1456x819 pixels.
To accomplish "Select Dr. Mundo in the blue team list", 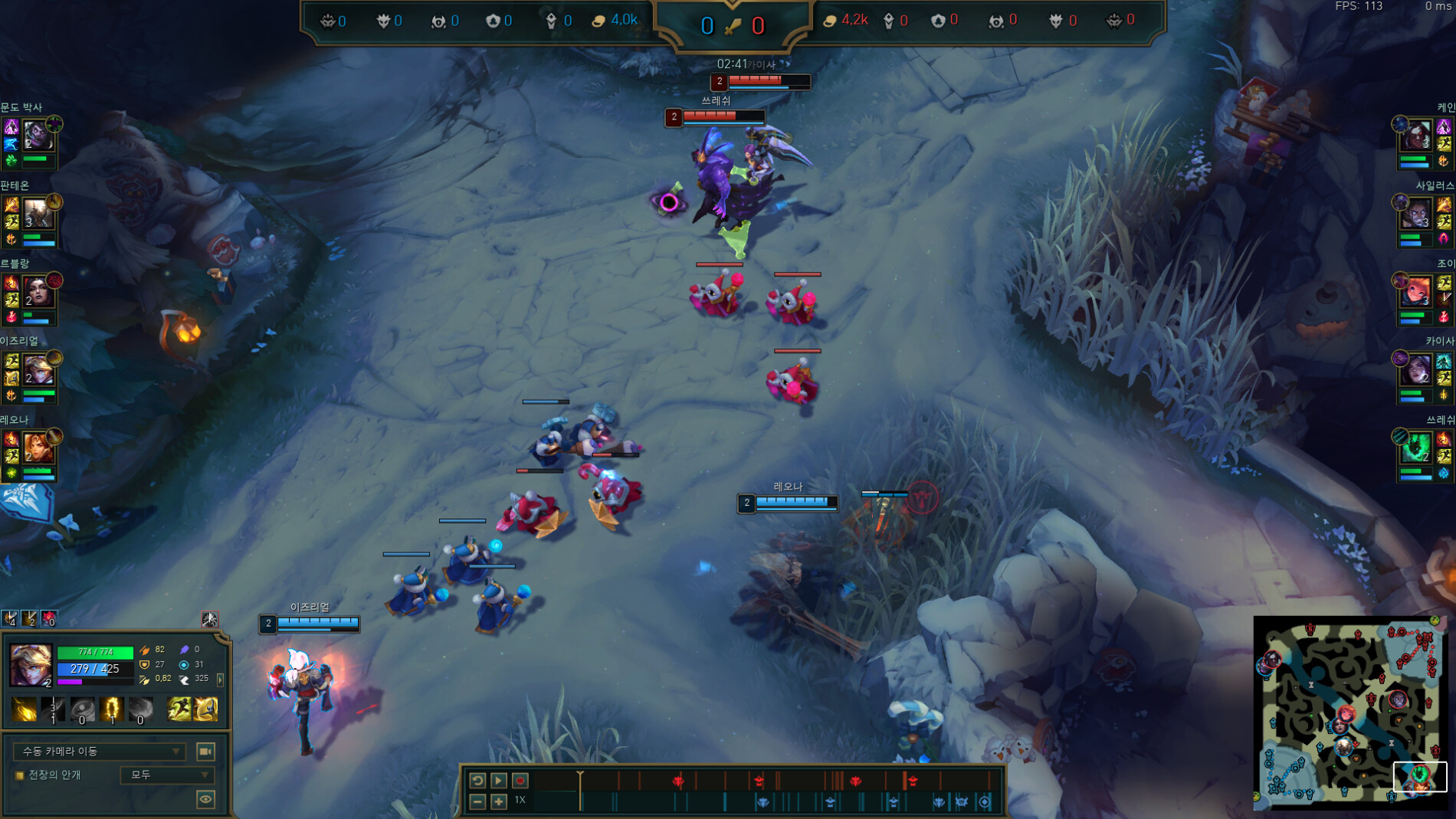I will [36, 136].
